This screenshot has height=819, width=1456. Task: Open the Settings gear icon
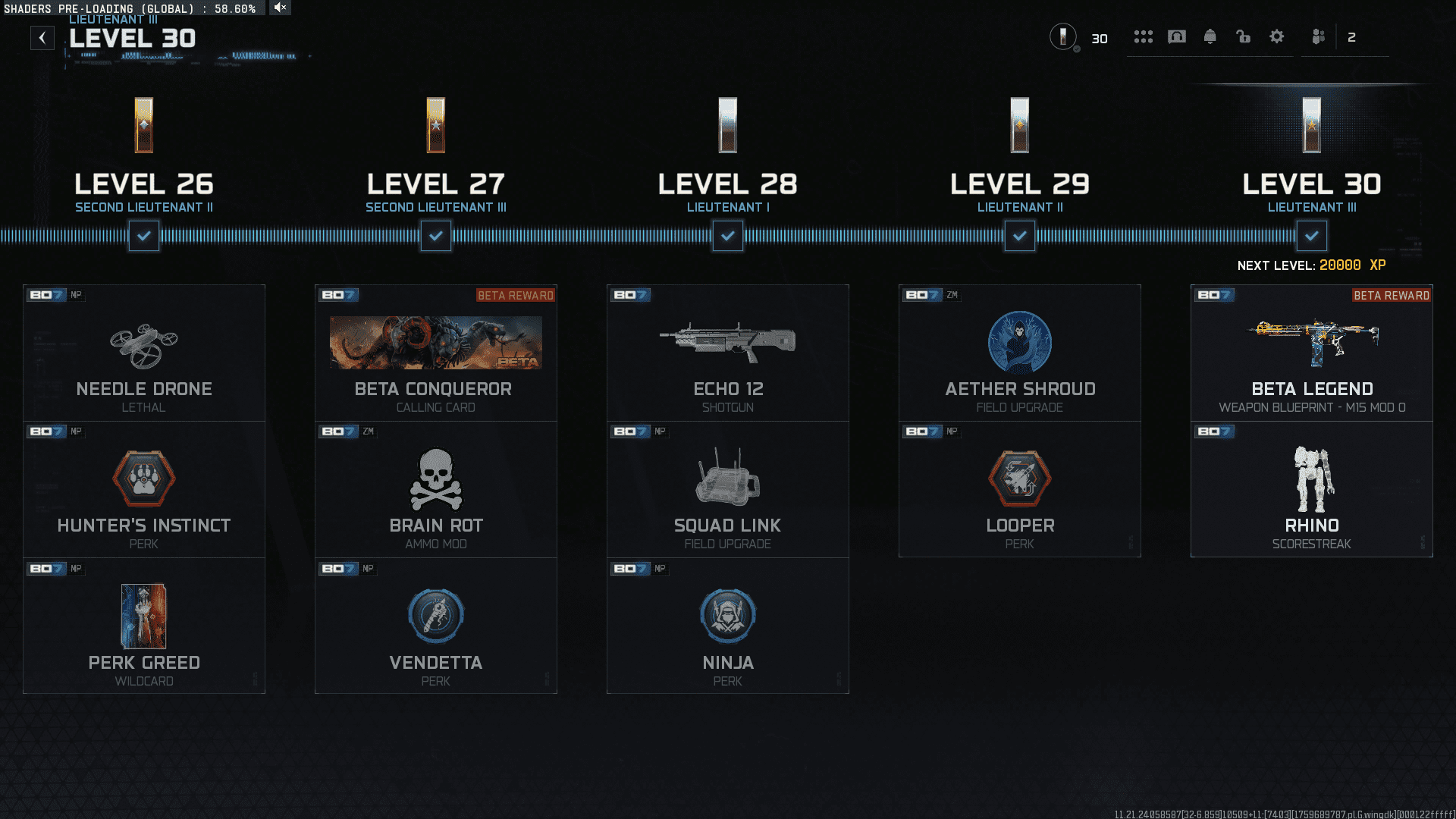click(x=1277, y=36)
